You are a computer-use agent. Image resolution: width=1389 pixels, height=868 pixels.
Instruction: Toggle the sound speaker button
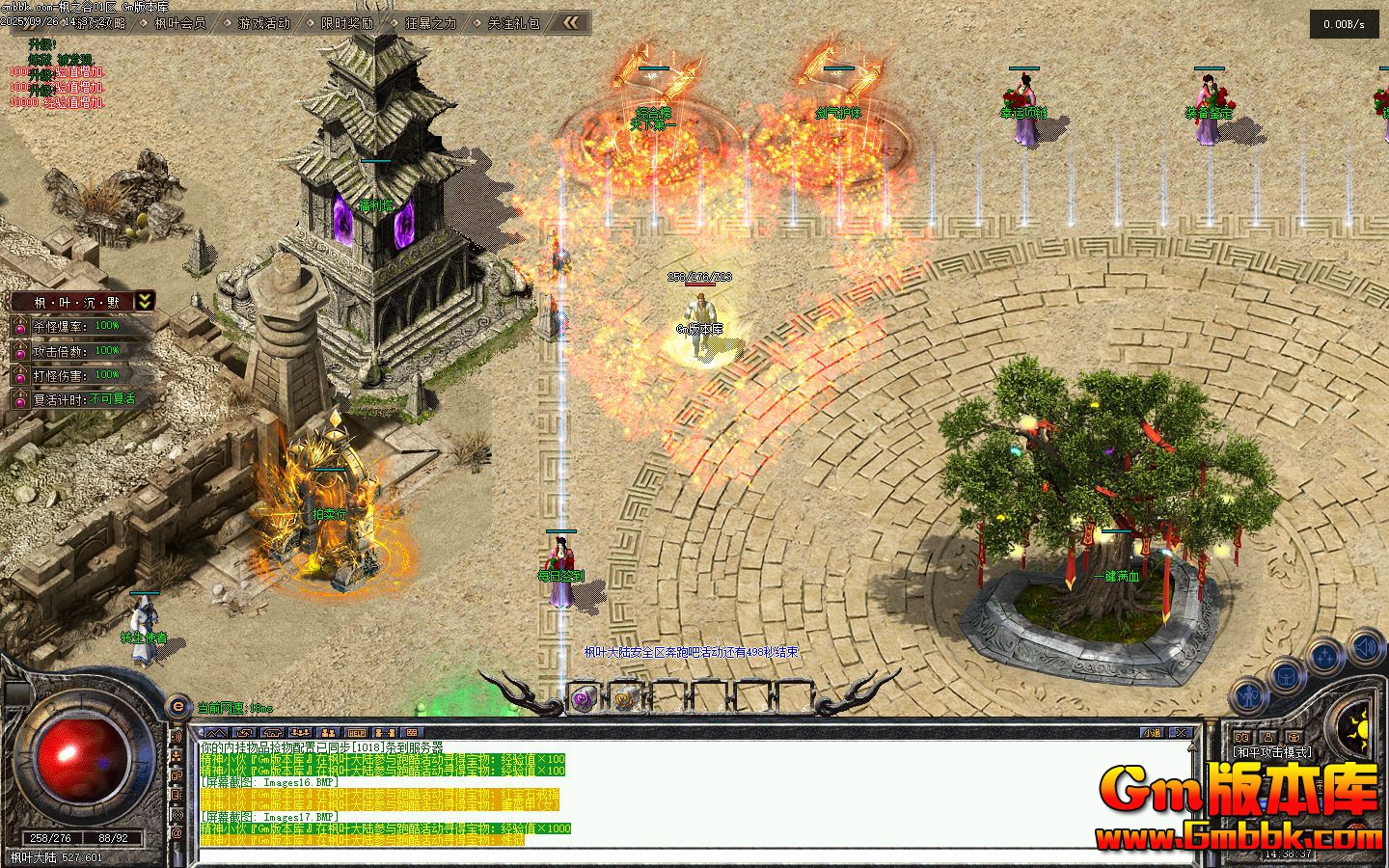click(x=1365, y=646)
